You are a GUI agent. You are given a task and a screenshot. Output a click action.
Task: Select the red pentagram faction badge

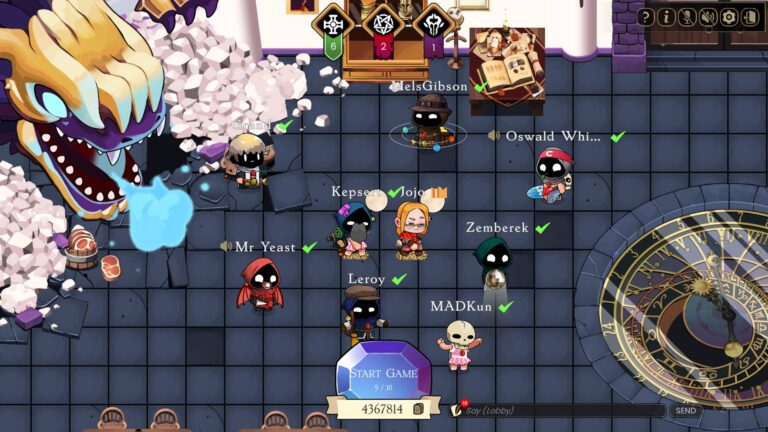coord(383,24)
